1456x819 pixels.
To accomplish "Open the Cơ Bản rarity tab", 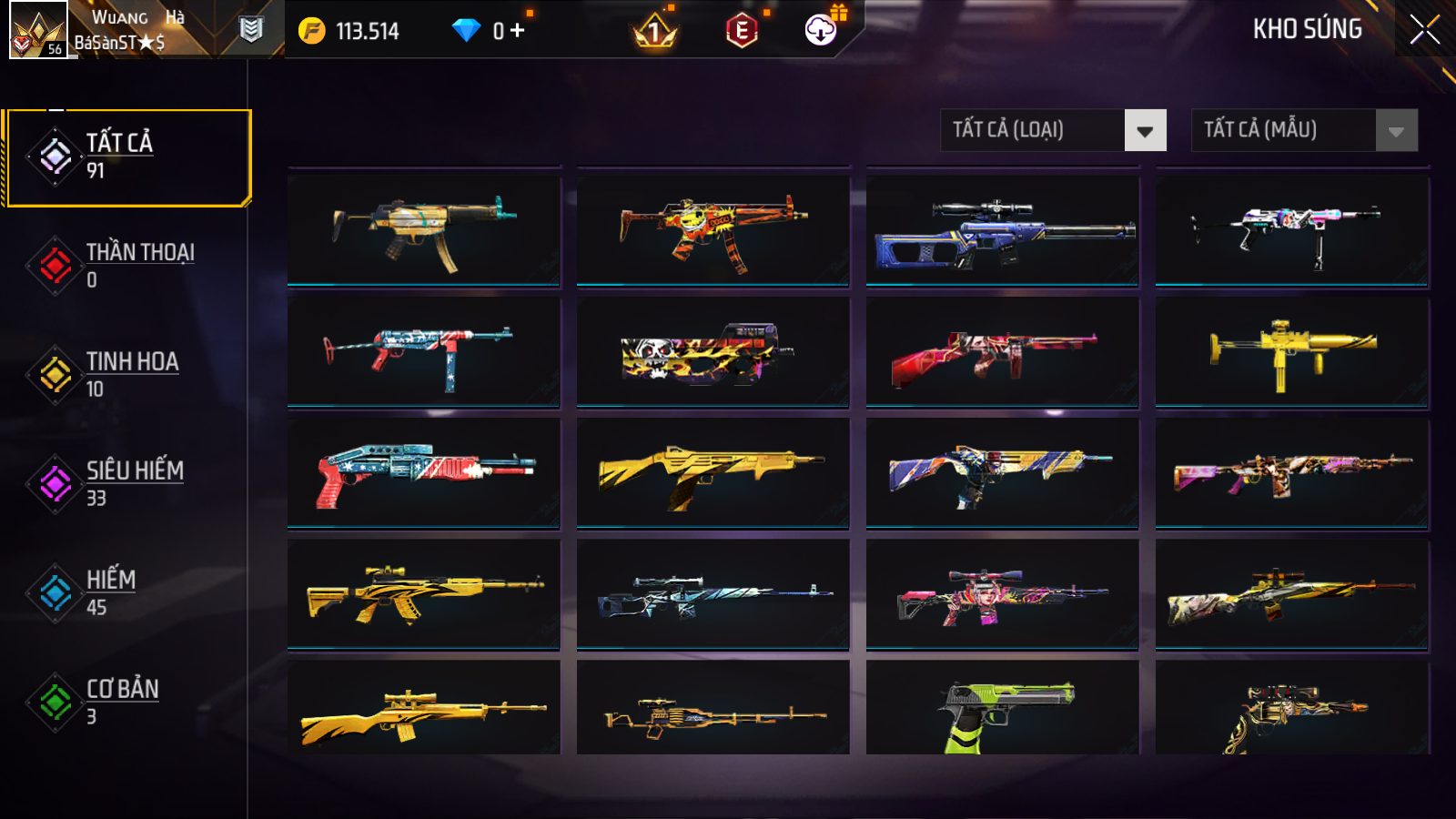I will pos(127,703).
